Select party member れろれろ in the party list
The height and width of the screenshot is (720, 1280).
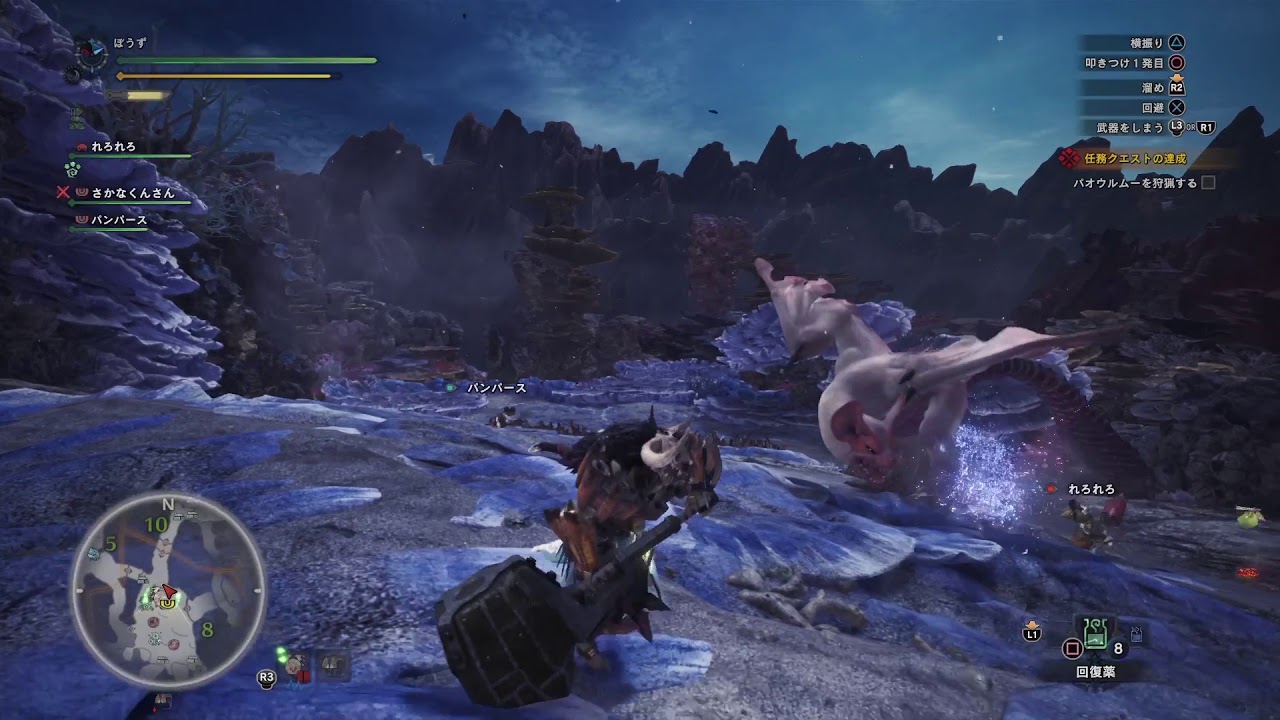point(112,147)
